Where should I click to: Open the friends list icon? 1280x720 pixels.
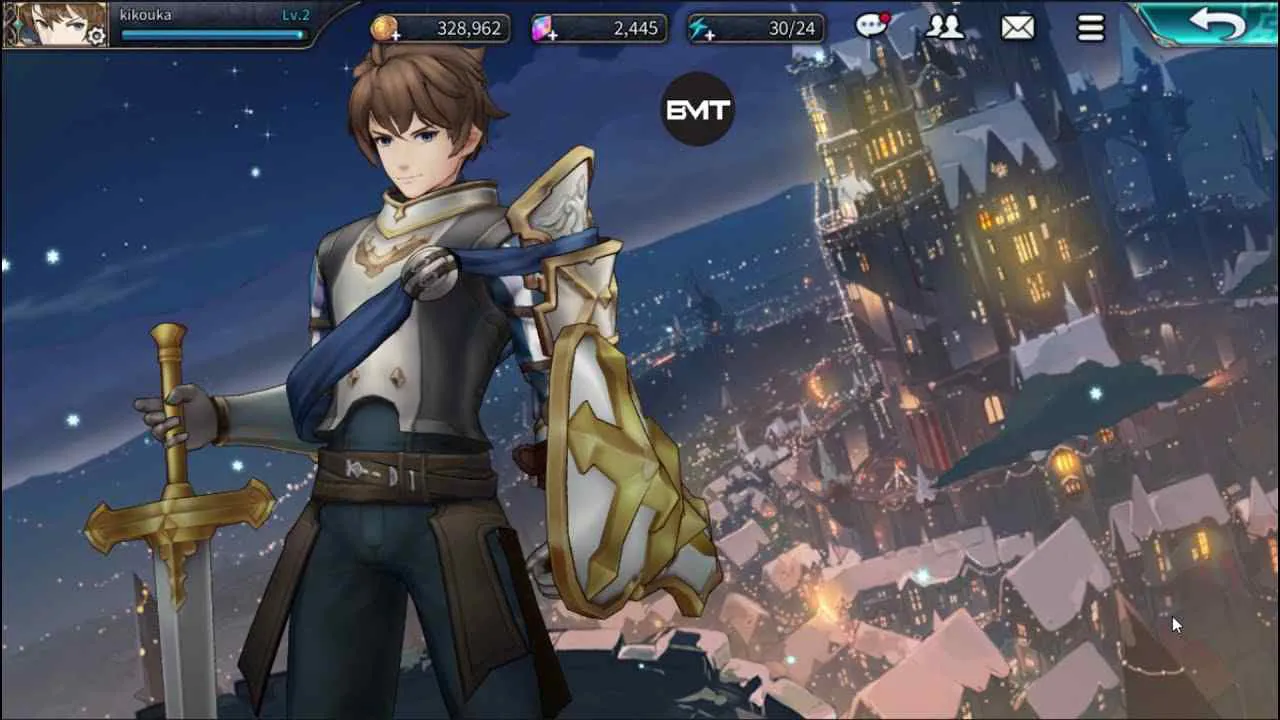click(x=945, y=27)
